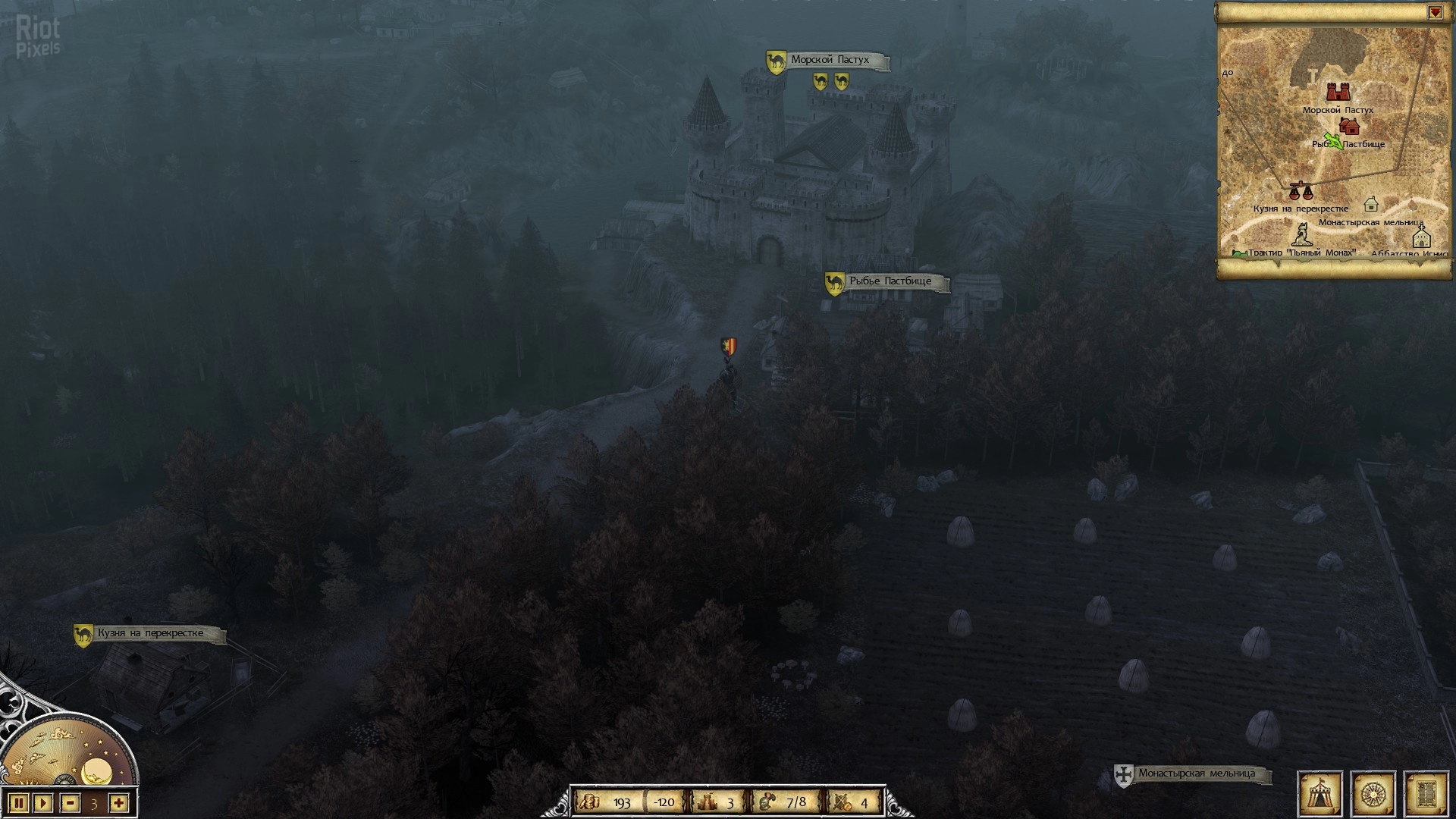The height and width of the screenshot is (819, 1456).
Task: Open the tent camp panel
Action: tap(1320, 793)
